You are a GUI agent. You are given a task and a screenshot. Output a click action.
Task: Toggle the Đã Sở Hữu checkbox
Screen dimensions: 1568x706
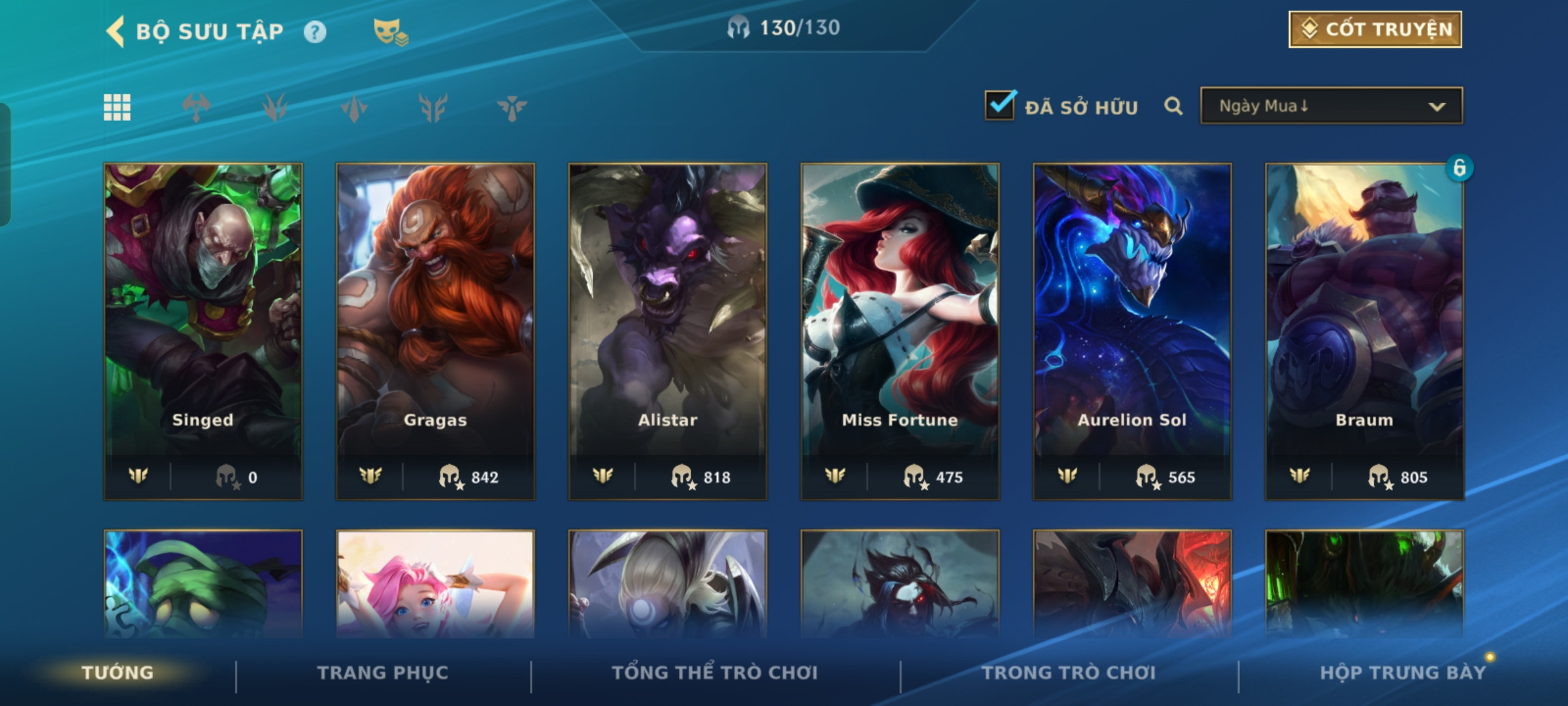pyautogui.click(x=1000, y=106)
